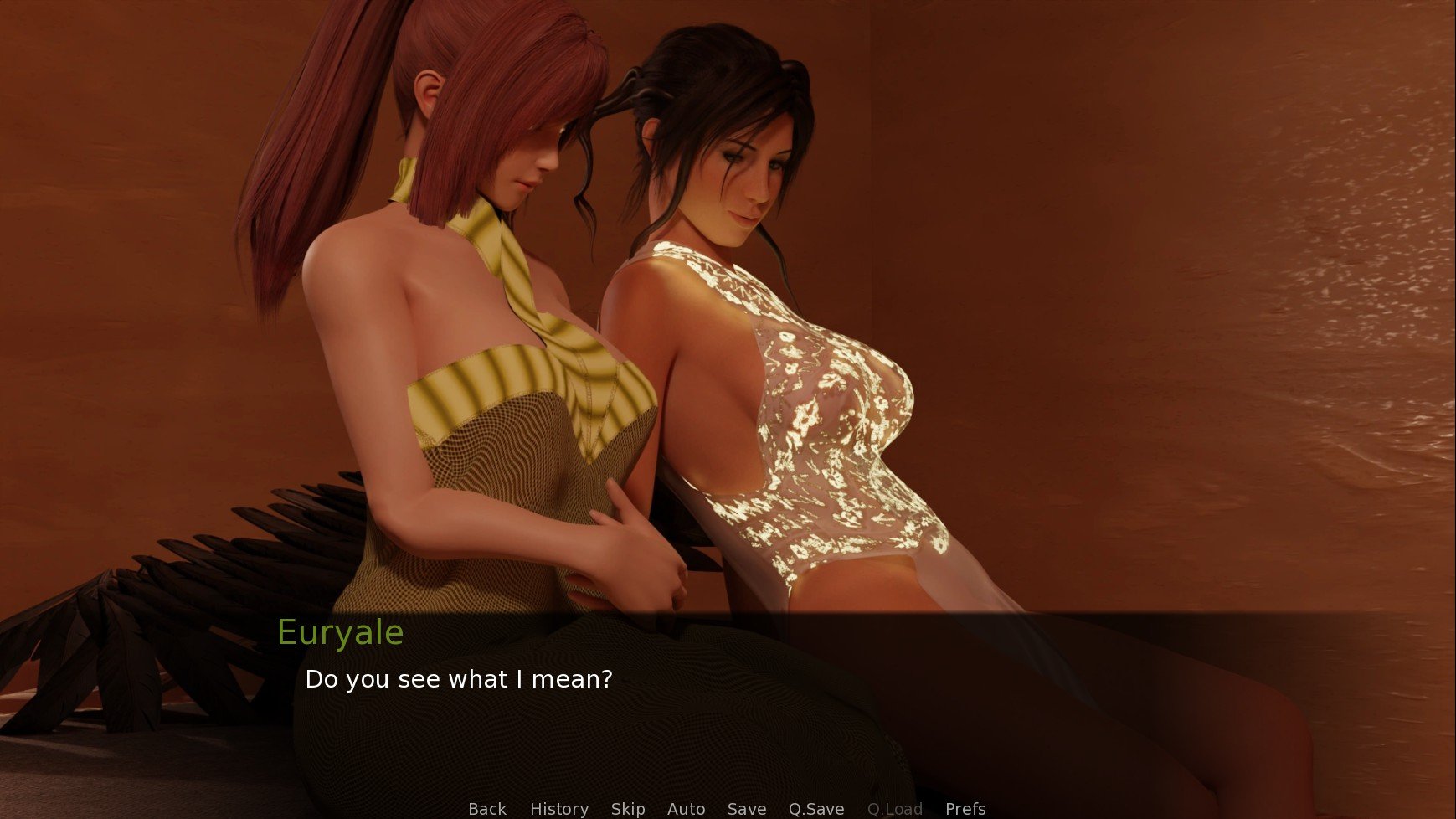Toggle Auto-advance for dialogue
The height and width of the screenshot is (819, 1456).
point(686,809)
